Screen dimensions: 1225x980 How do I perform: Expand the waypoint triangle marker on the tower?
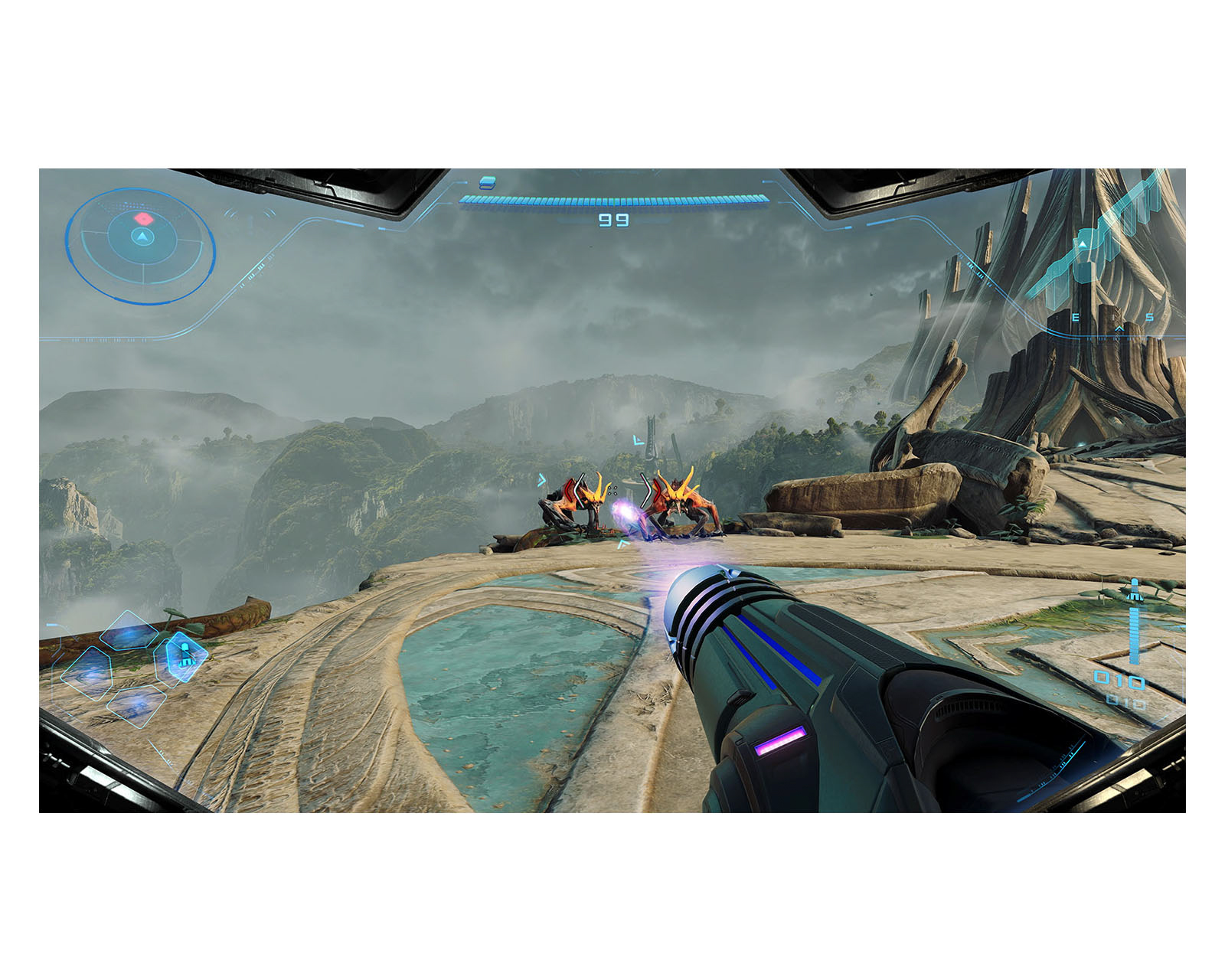[x=1083, y=244]
